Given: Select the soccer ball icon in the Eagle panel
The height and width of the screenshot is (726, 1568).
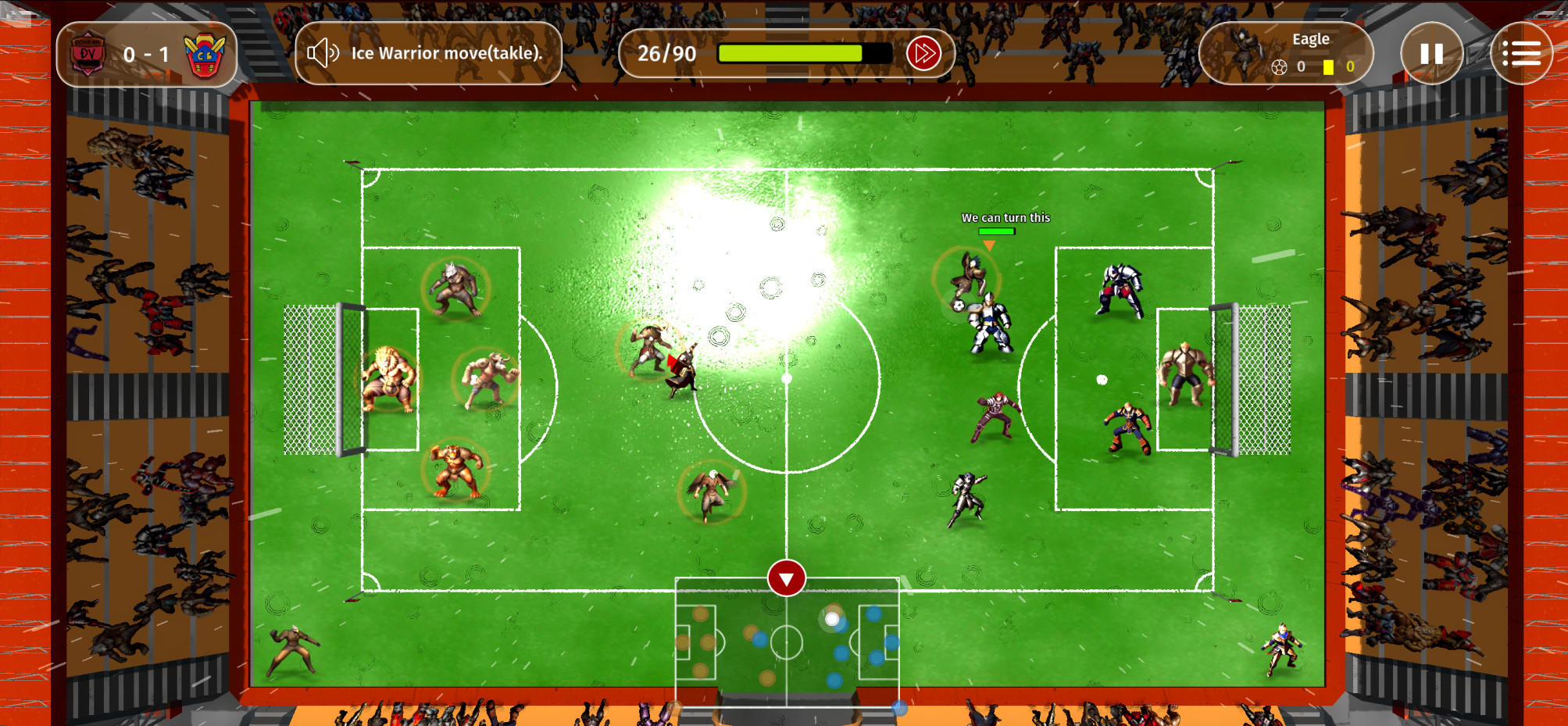Looking at the screenshot, I should tap(1279, 67).
